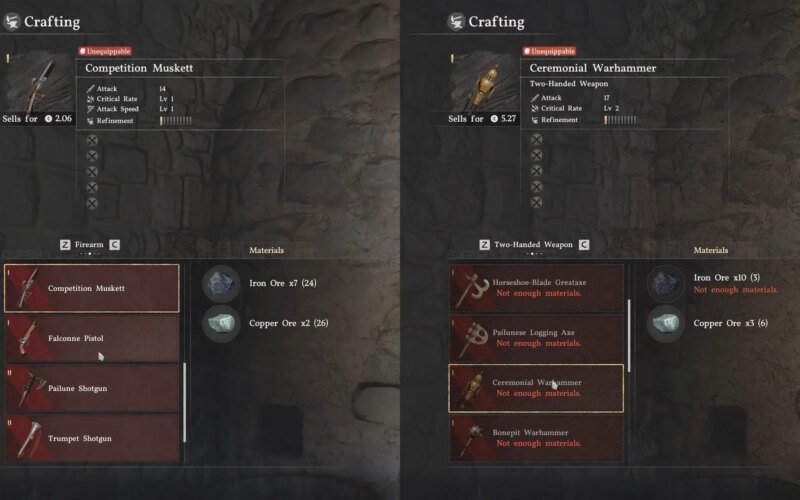Click the firearm list scrollbar

(185, 402)
